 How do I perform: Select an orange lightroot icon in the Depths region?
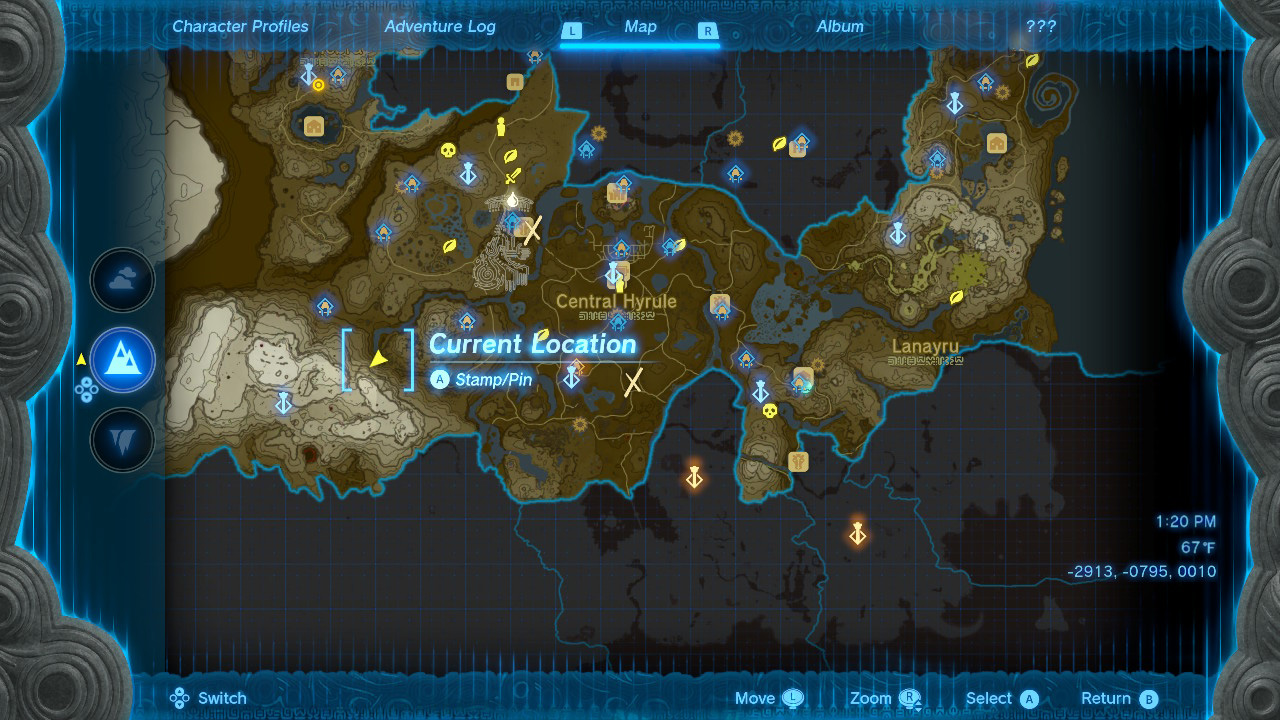click(x=693, y=479)
